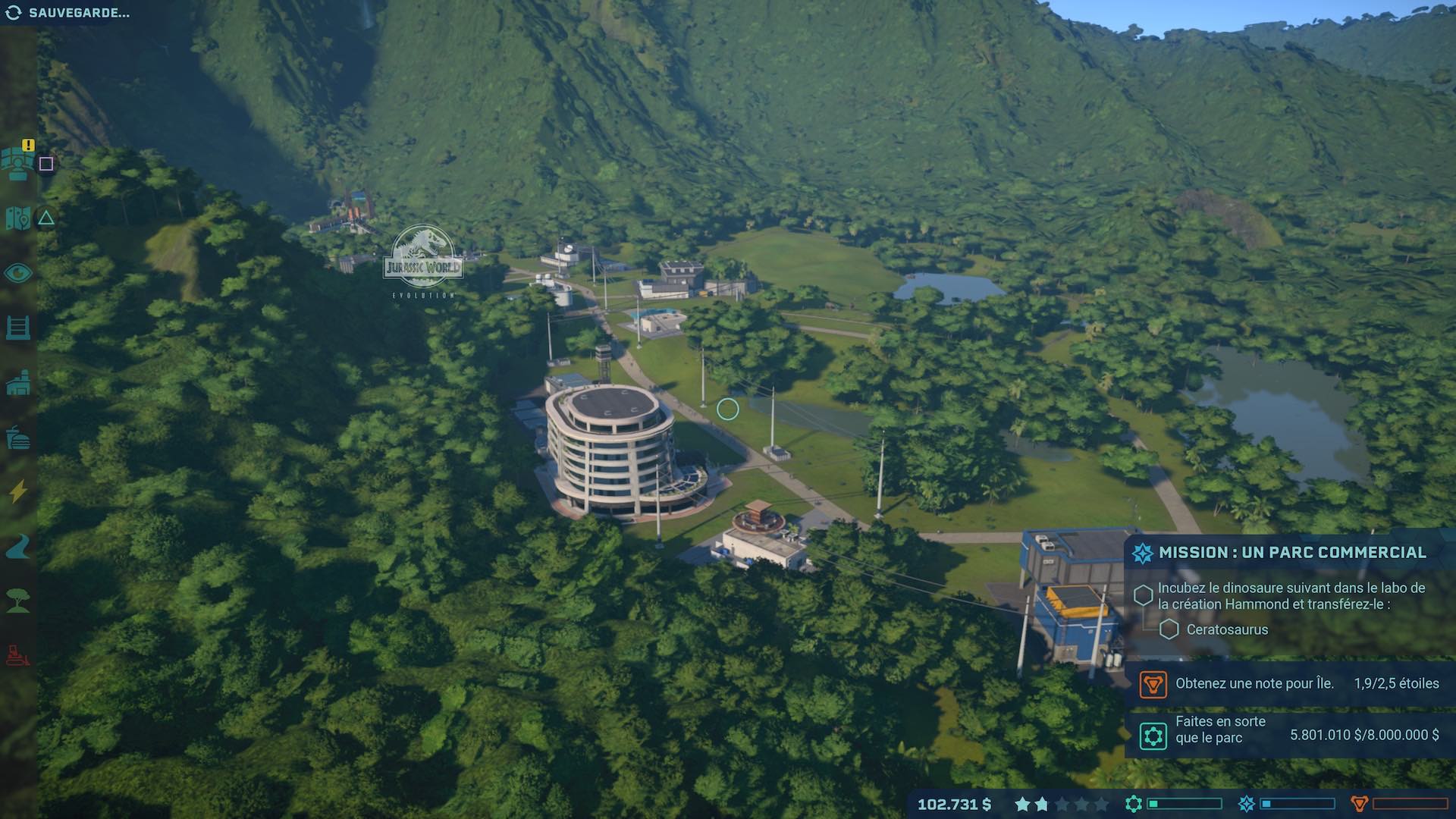Open the island map icon
The image size is (1456, 819).
click(18, 218)
